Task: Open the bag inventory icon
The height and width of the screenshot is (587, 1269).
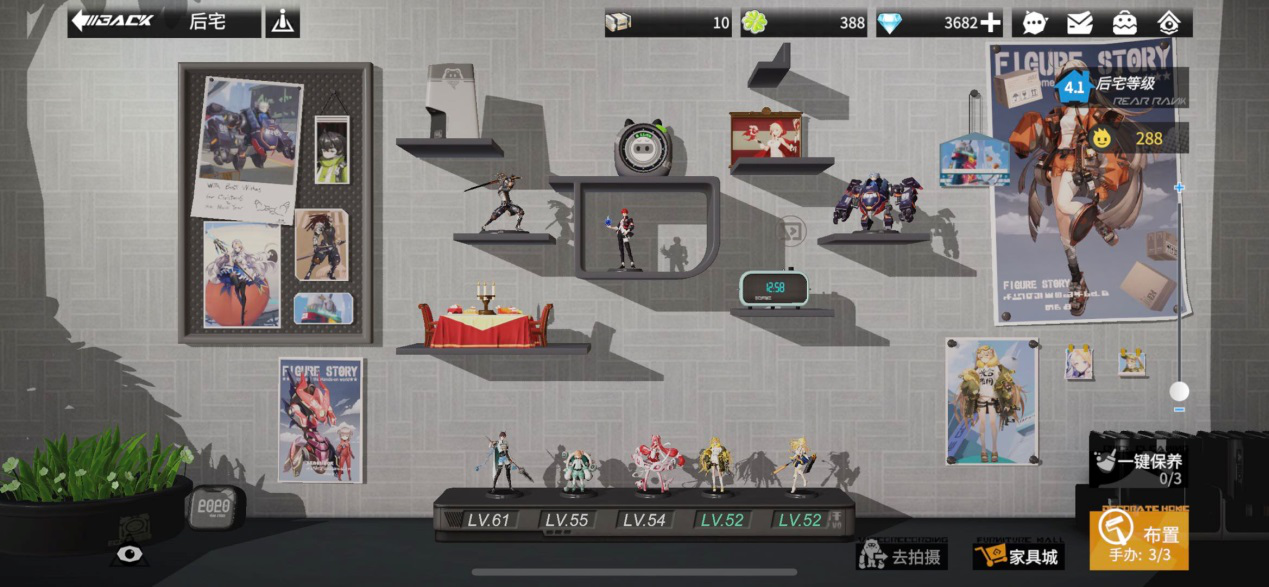Action: click(1124, 23)
